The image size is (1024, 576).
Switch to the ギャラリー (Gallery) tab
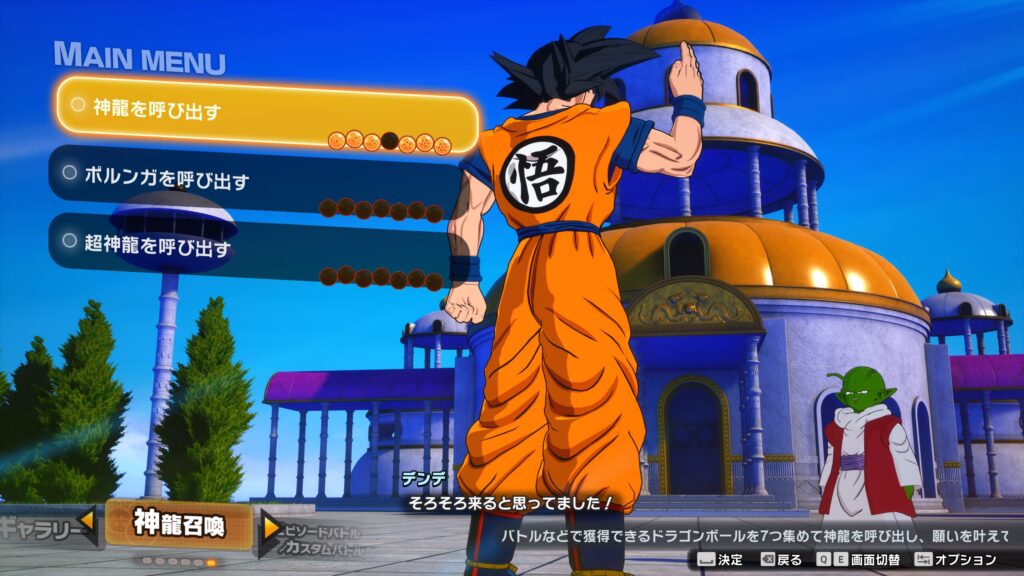(x=38, y=524)
